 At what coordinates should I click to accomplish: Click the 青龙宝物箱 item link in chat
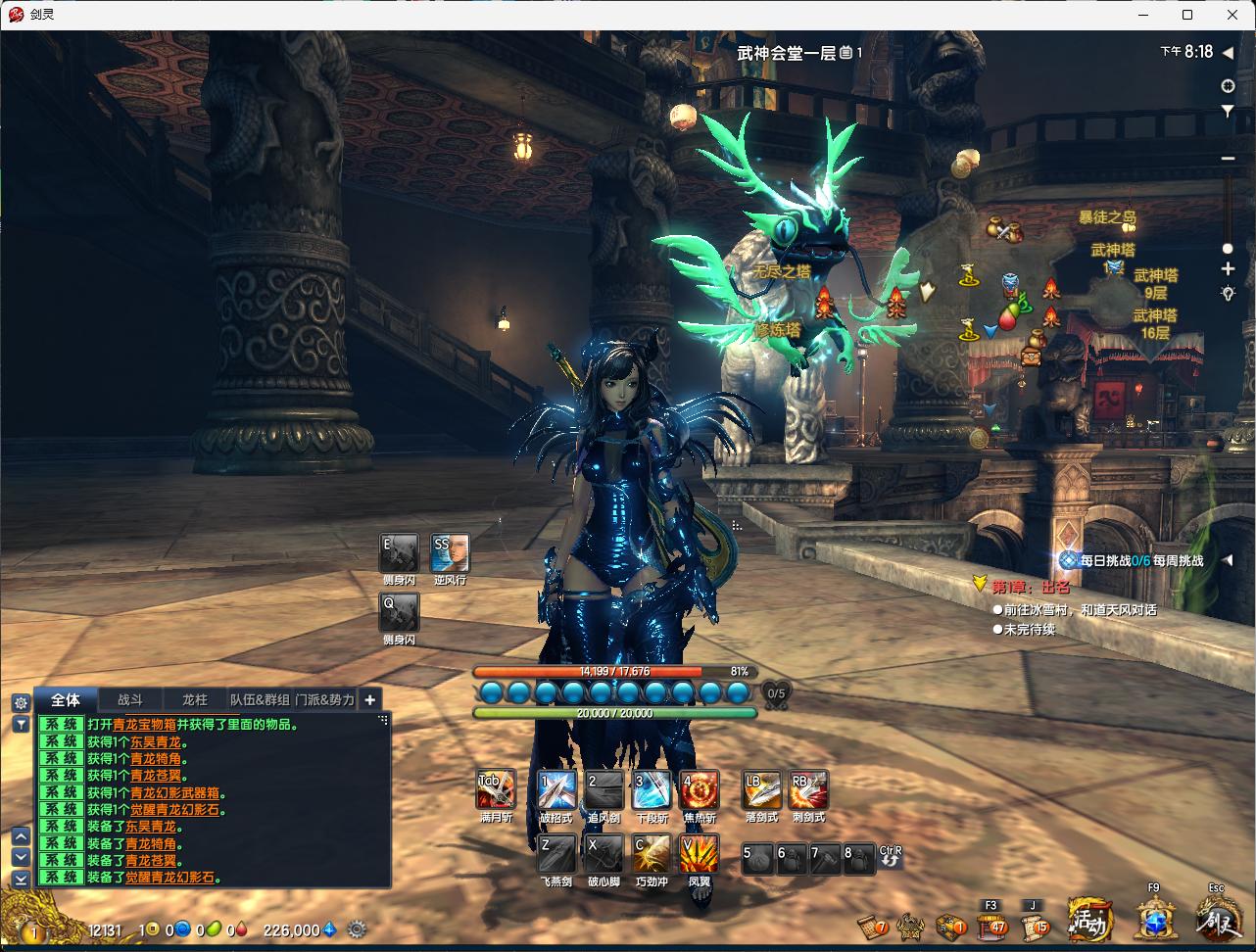144,725
